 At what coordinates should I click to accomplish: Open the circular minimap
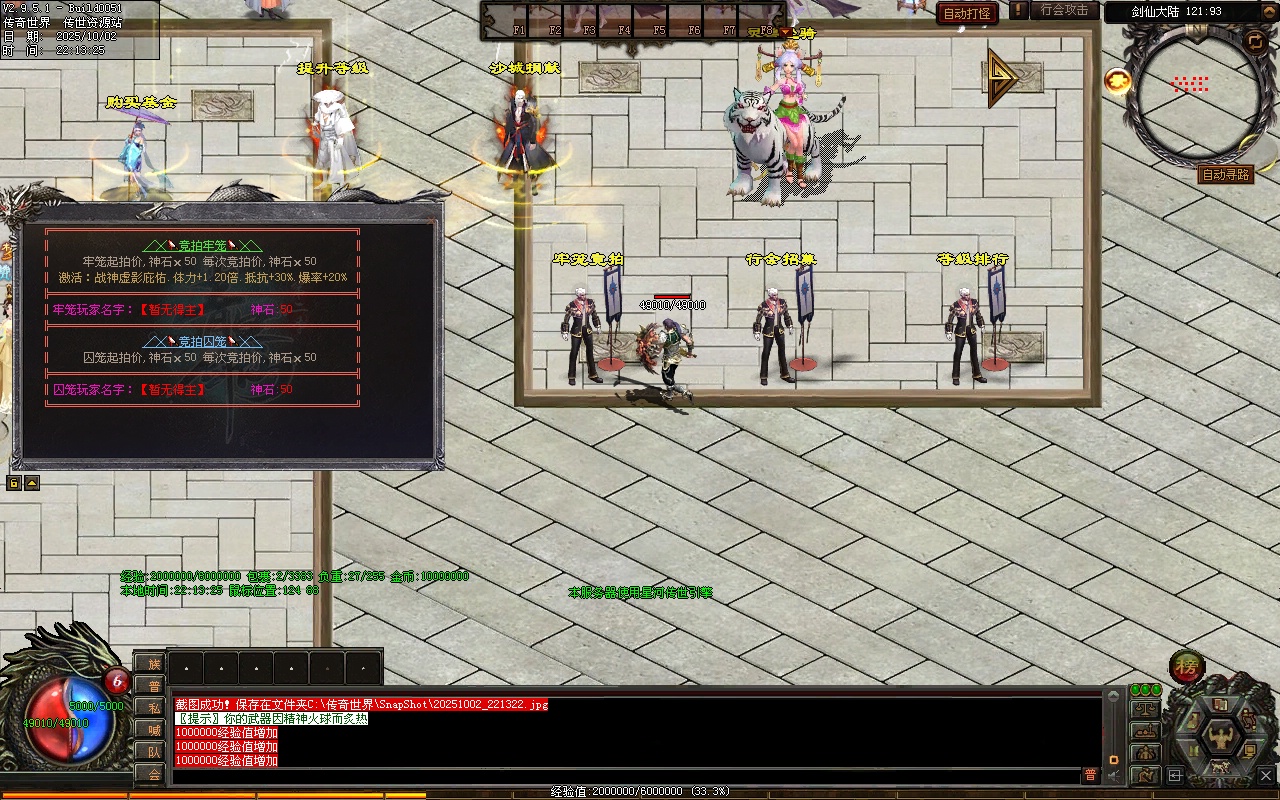click(1189, 86)
